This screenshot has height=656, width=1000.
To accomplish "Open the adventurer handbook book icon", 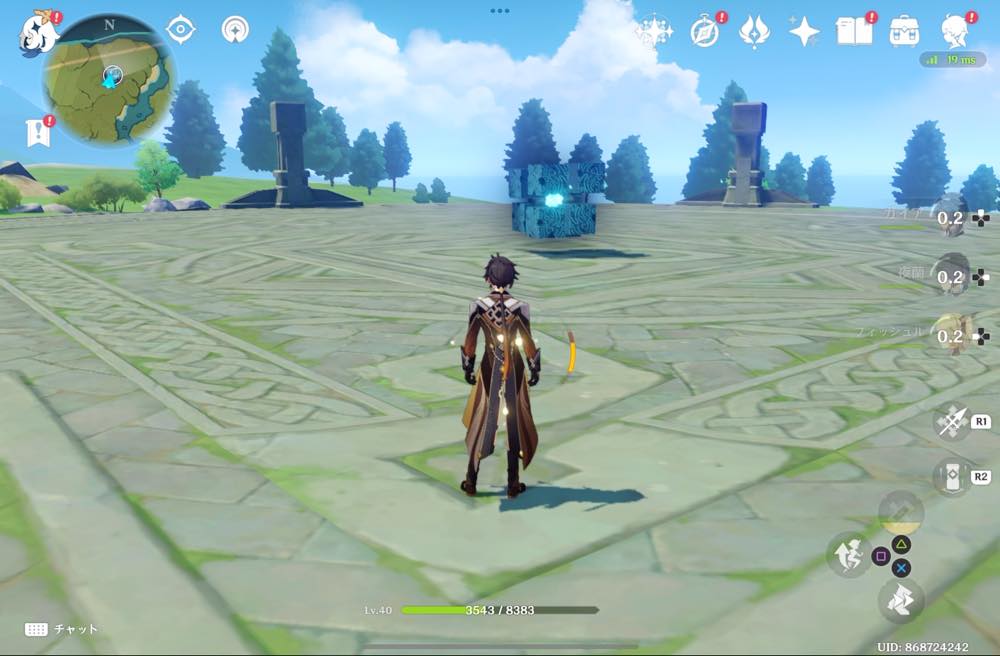I will [853, 31].
